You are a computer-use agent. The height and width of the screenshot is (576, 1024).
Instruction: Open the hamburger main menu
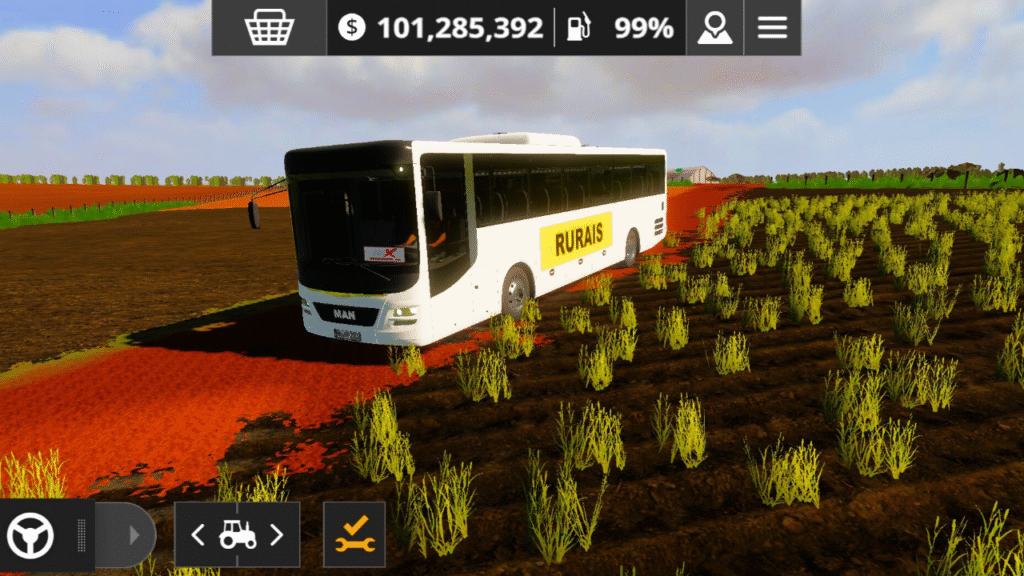tap(772, 28)
